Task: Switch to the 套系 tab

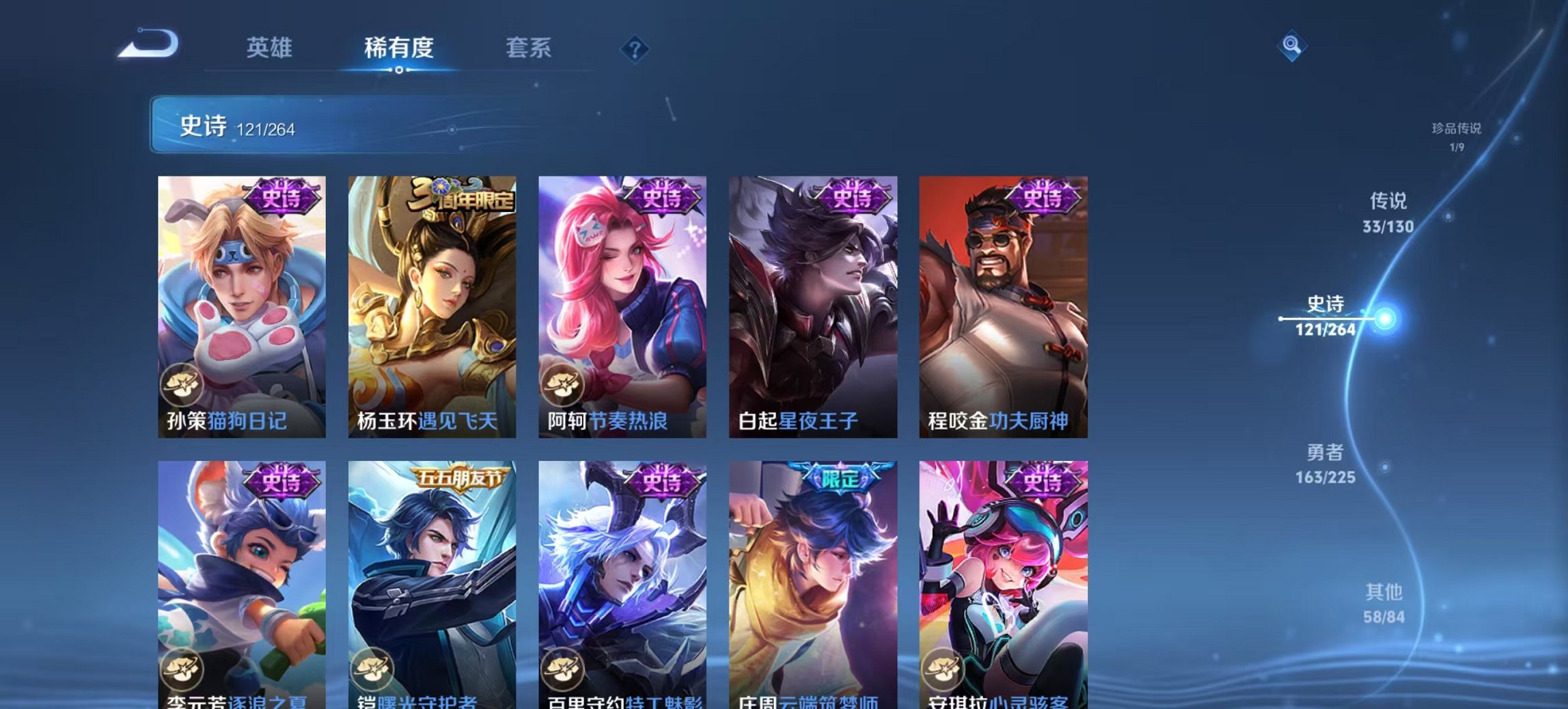Action: [528, 49]
